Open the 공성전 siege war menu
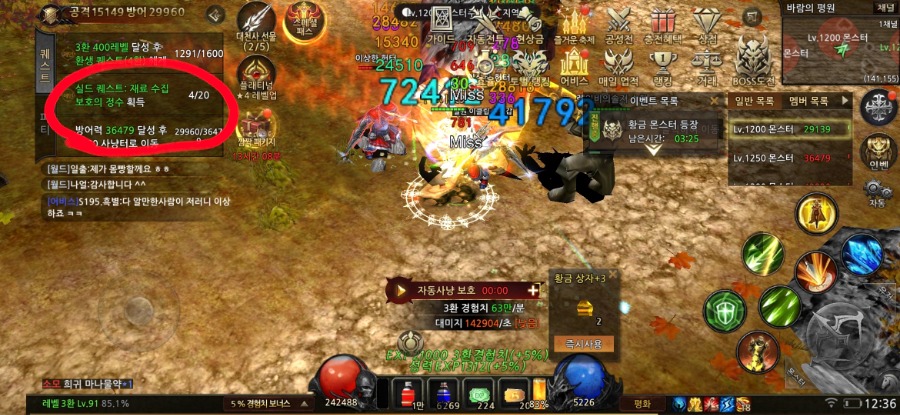900x415 pixels. (x=618, y=21)
